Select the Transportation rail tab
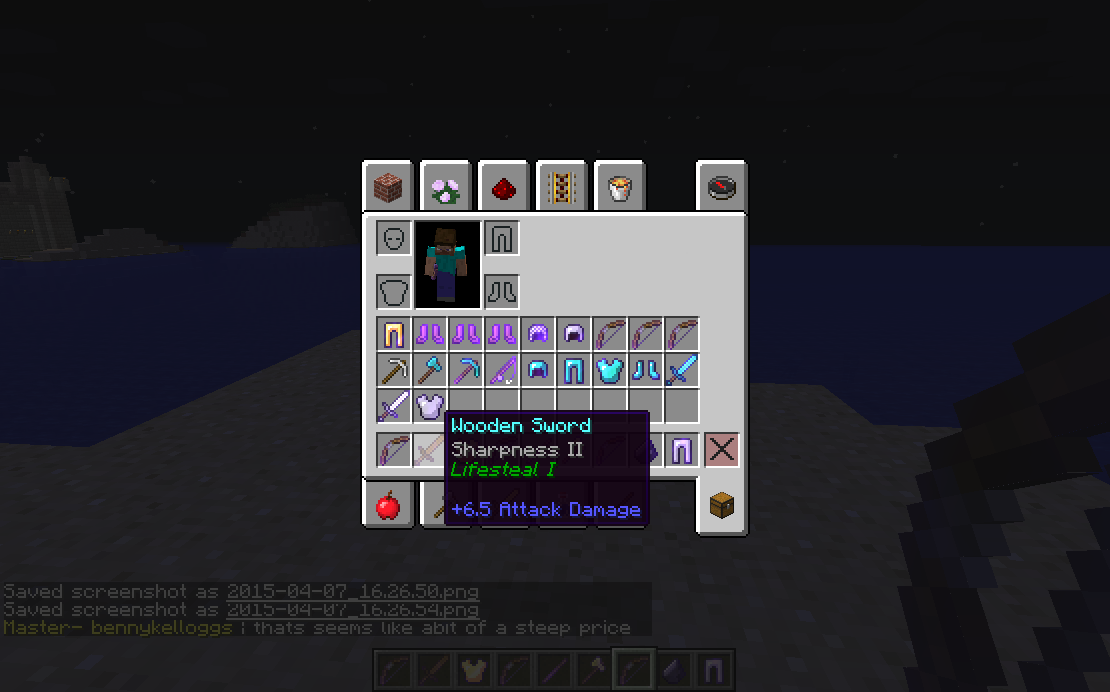The image size is (1110, 692). click(x=561, y=186)
